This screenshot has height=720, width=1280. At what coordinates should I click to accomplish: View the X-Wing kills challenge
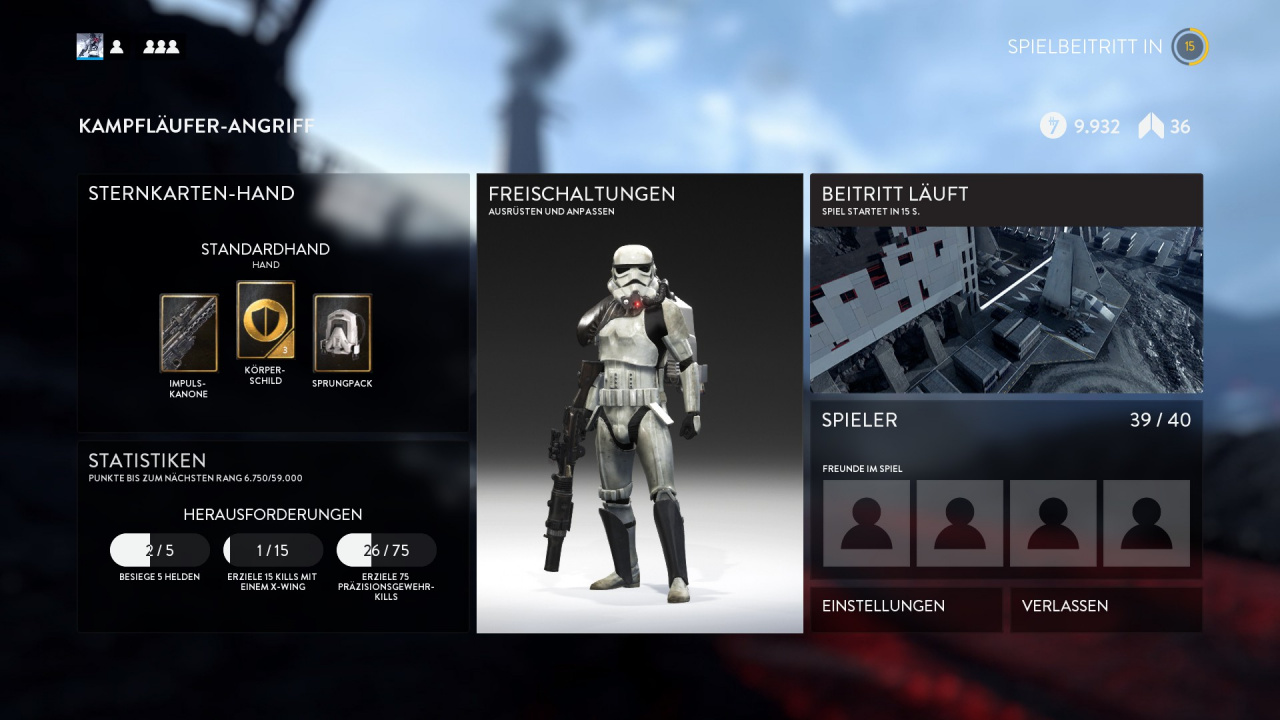coord(273,550)
